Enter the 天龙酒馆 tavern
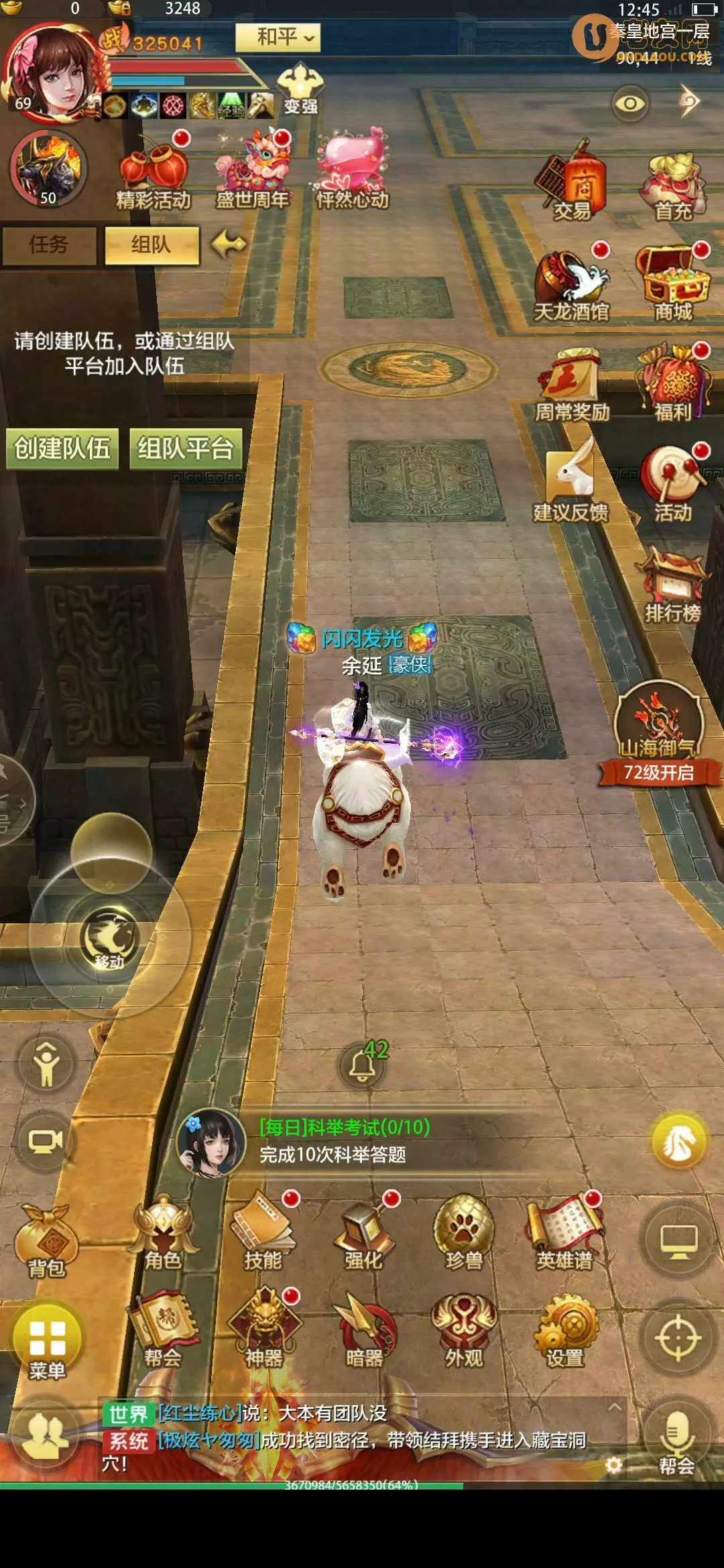The image size is (724, 1568). (x=572, y=285)
